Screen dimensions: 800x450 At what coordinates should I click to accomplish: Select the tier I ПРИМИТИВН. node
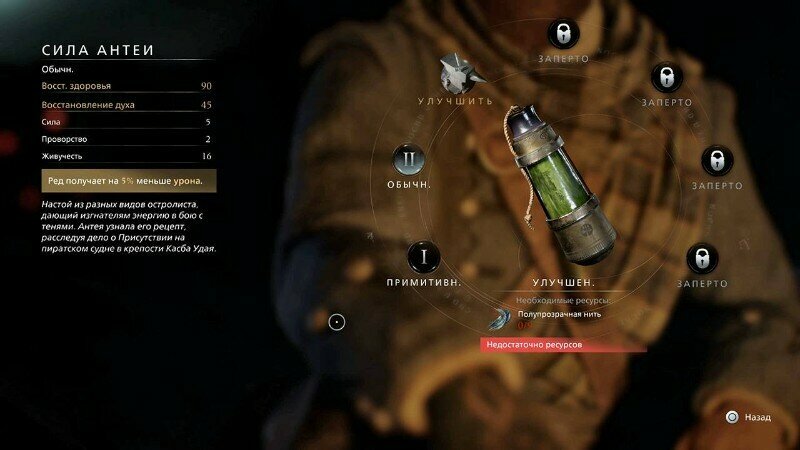click(424, 256)
